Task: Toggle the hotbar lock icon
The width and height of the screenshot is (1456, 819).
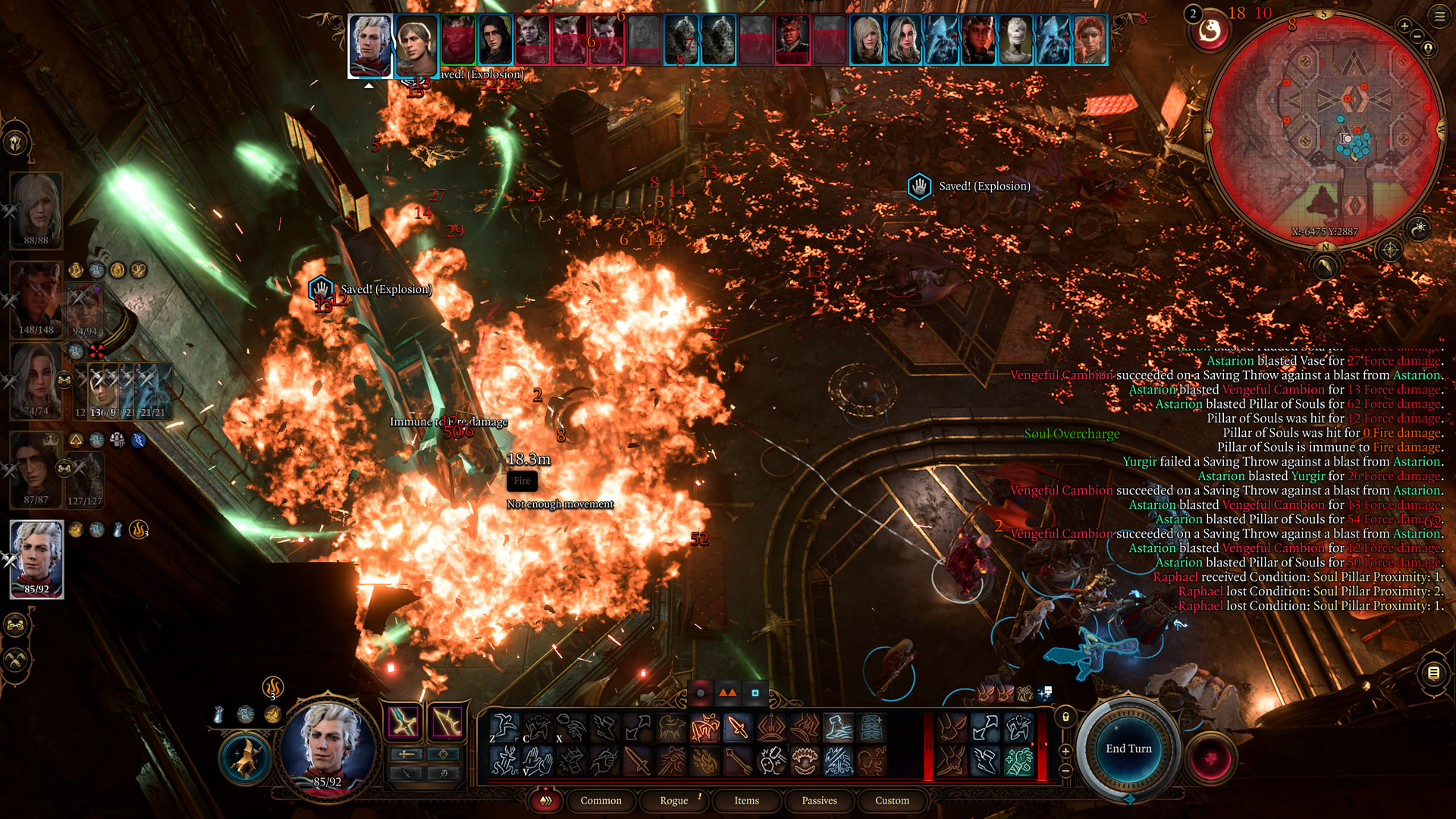Action: tap(1065, 717)
